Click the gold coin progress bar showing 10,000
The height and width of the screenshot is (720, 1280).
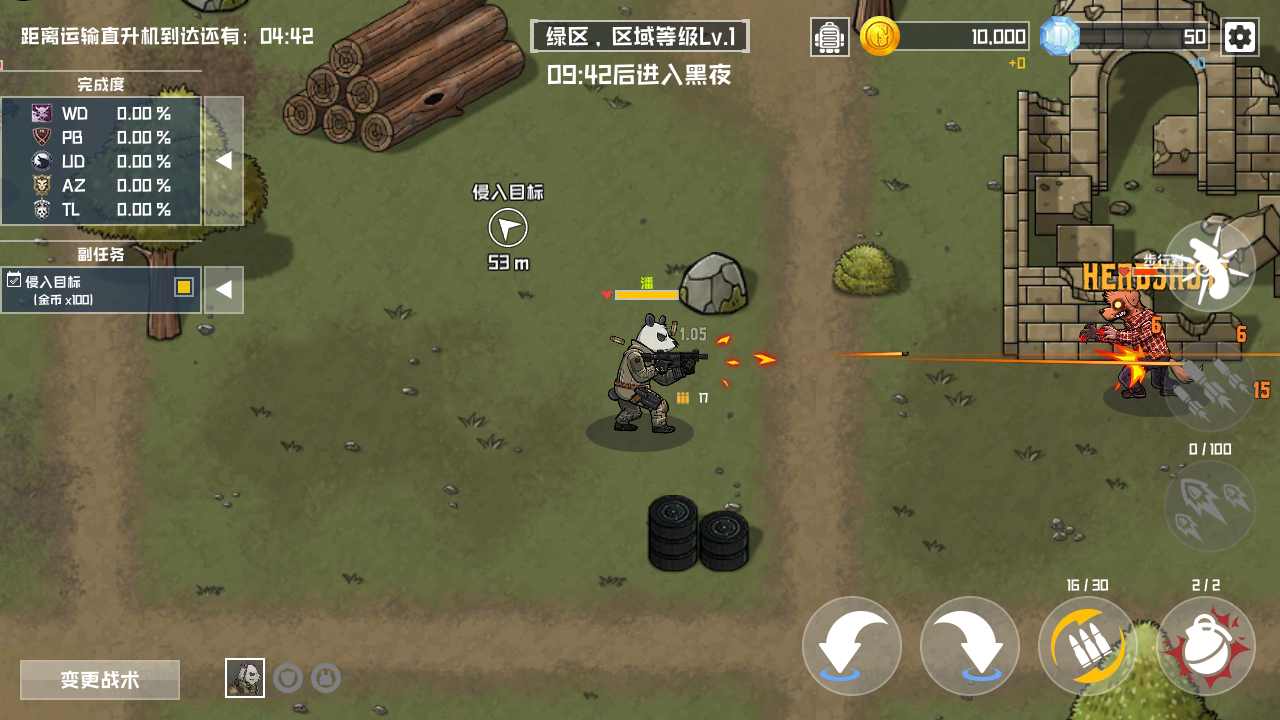pyautogui.click(x=965, y=36)
